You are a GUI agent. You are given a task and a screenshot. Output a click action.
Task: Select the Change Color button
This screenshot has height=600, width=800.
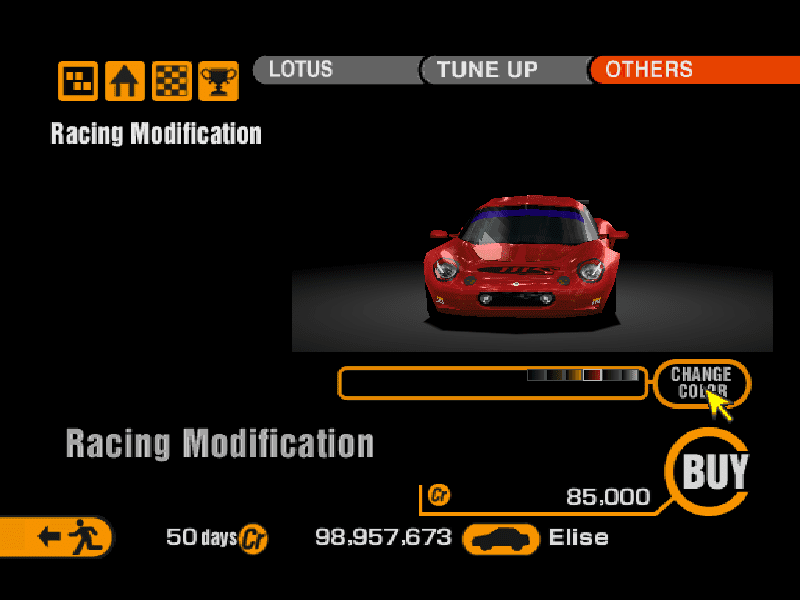(701, 382)
